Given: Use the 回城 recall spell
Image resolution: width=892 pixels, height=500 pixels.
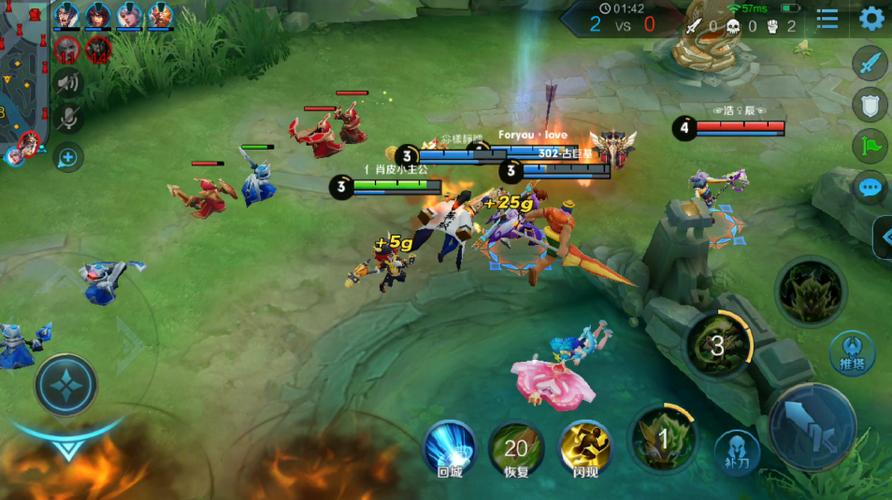Looking at the screenshot, I should (x=449, y=447).
